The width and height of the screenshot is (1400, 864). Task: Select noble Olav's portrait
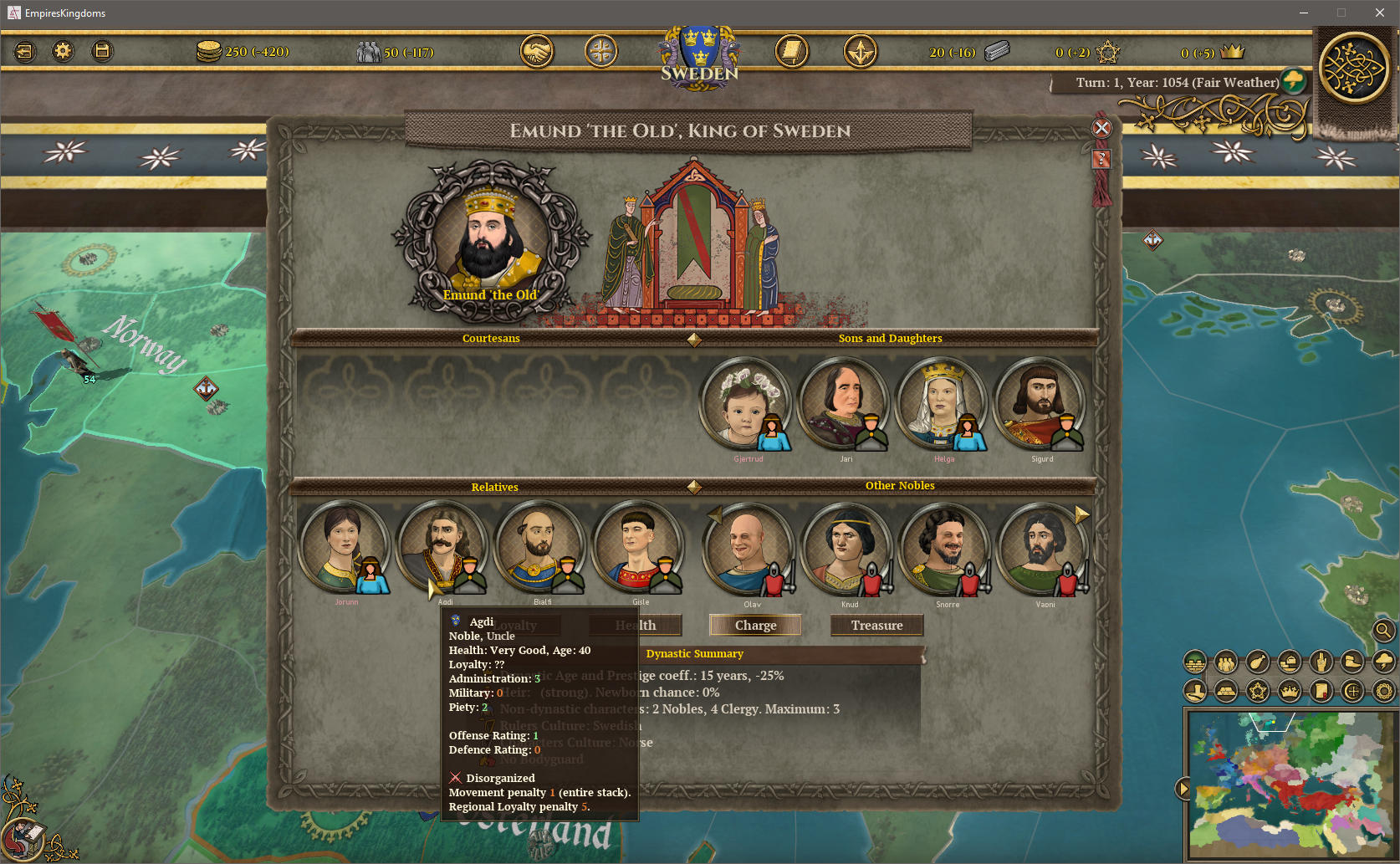click(748, 549)
